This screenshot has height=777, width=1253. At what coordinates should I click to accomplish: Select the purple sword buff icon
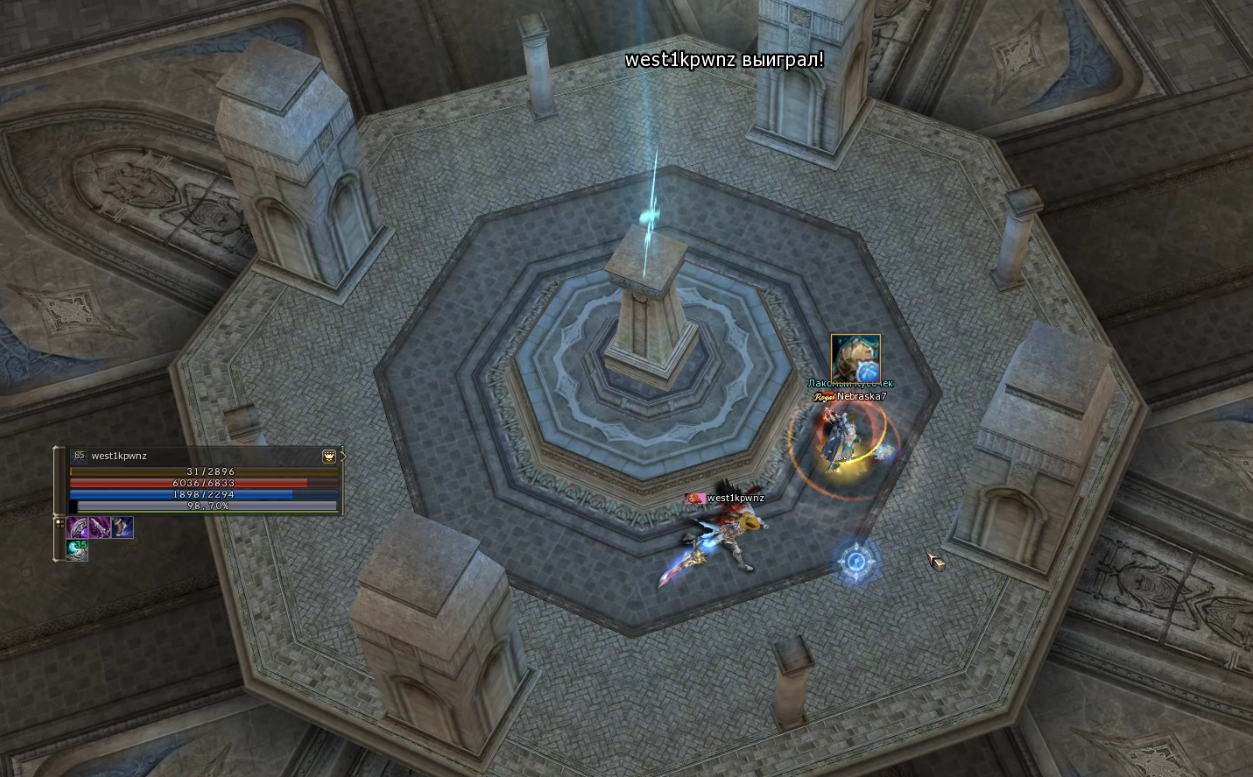click(x=100, y=528)
